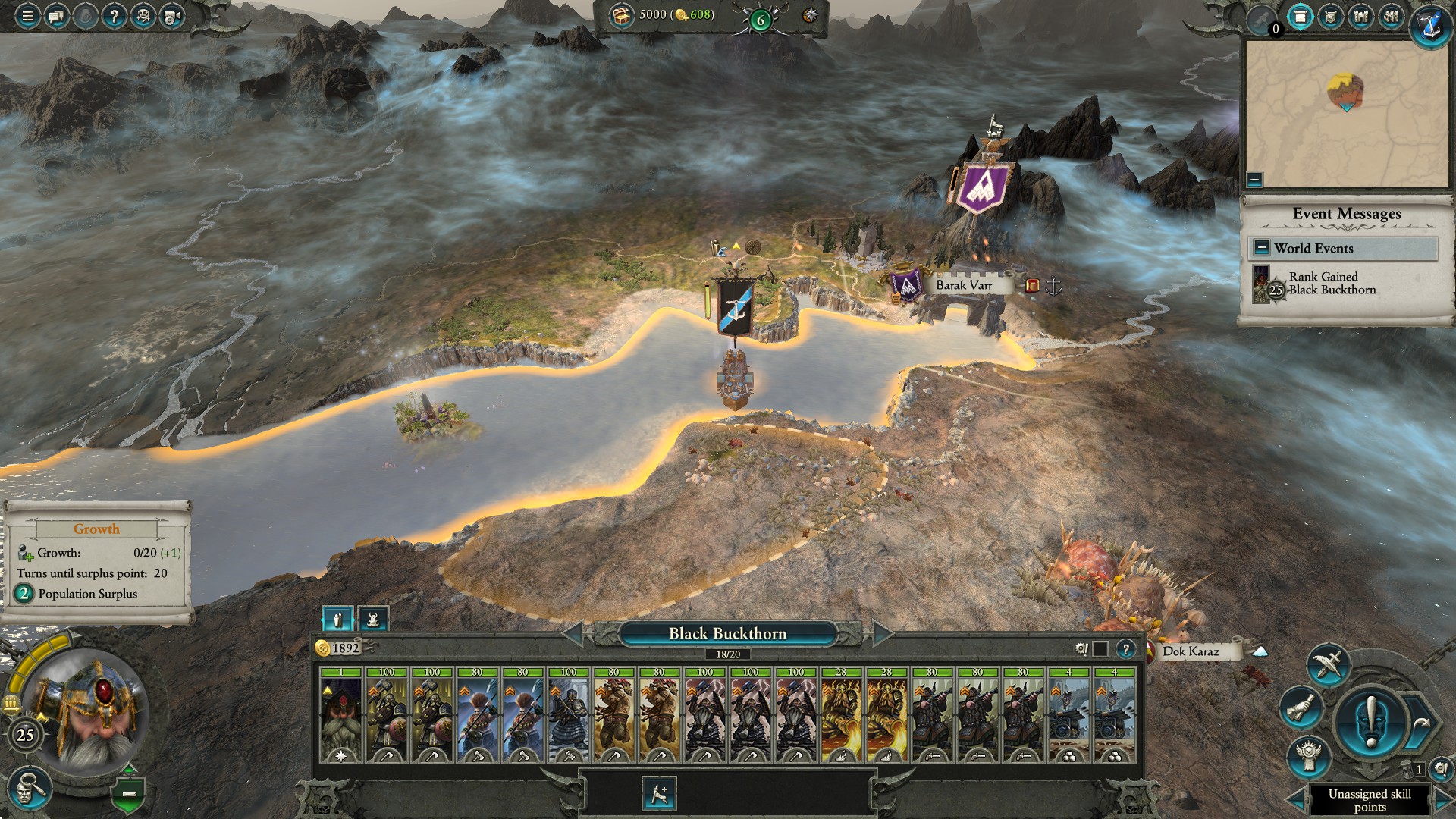1456x819 pixels.
Task: Switch to the castle provinces list
Action: pos(1361,17)
